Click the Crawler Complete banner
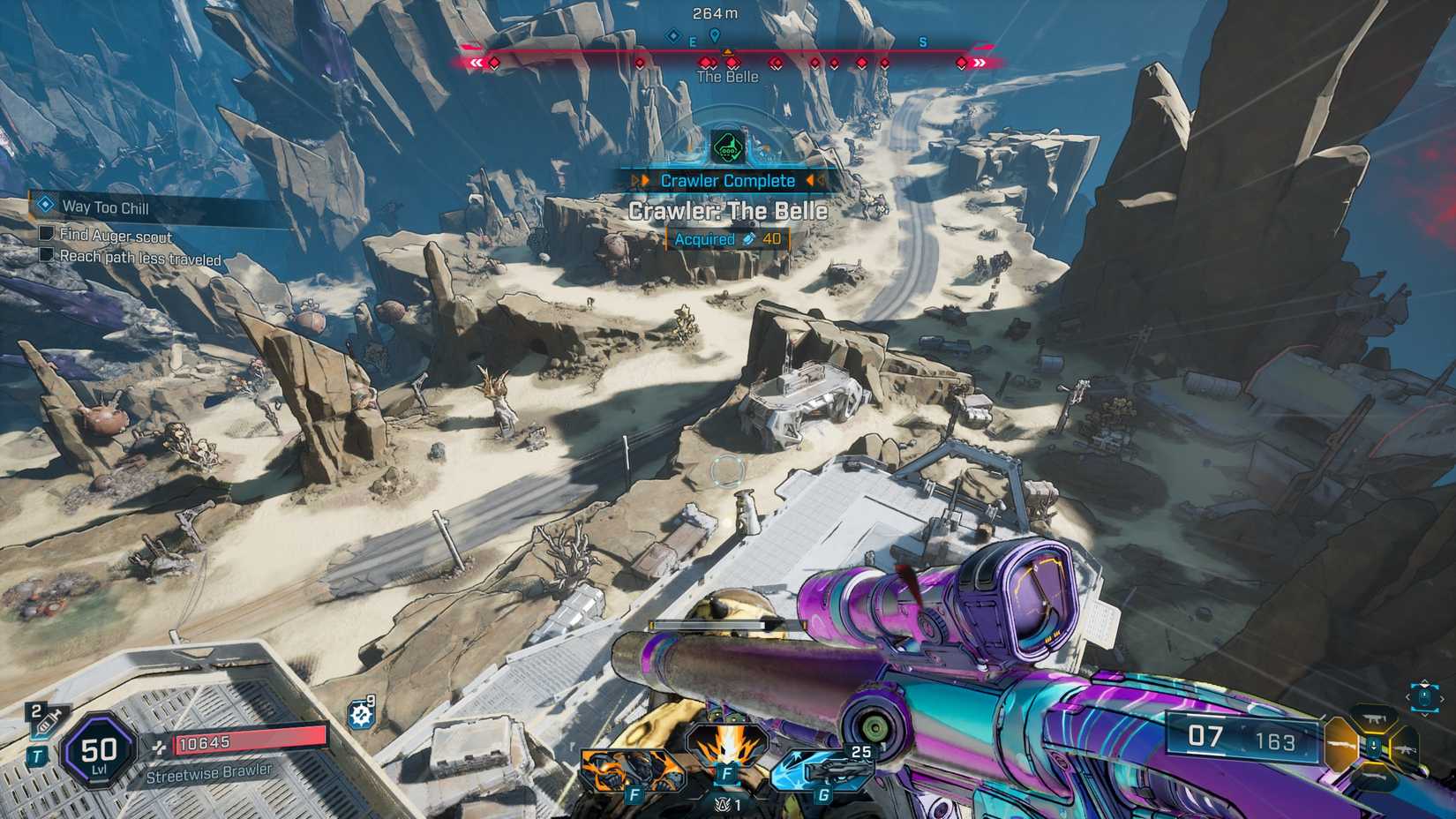 pos(728,181)
